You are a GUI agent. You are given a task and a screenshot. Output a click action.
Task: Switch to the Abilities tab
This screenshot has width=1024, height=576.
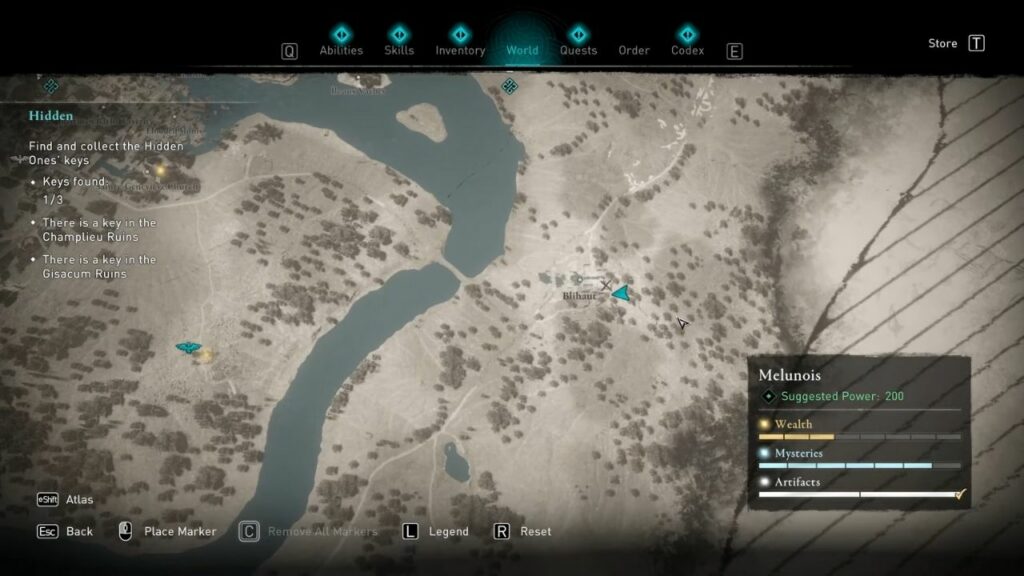click(340, 50)
